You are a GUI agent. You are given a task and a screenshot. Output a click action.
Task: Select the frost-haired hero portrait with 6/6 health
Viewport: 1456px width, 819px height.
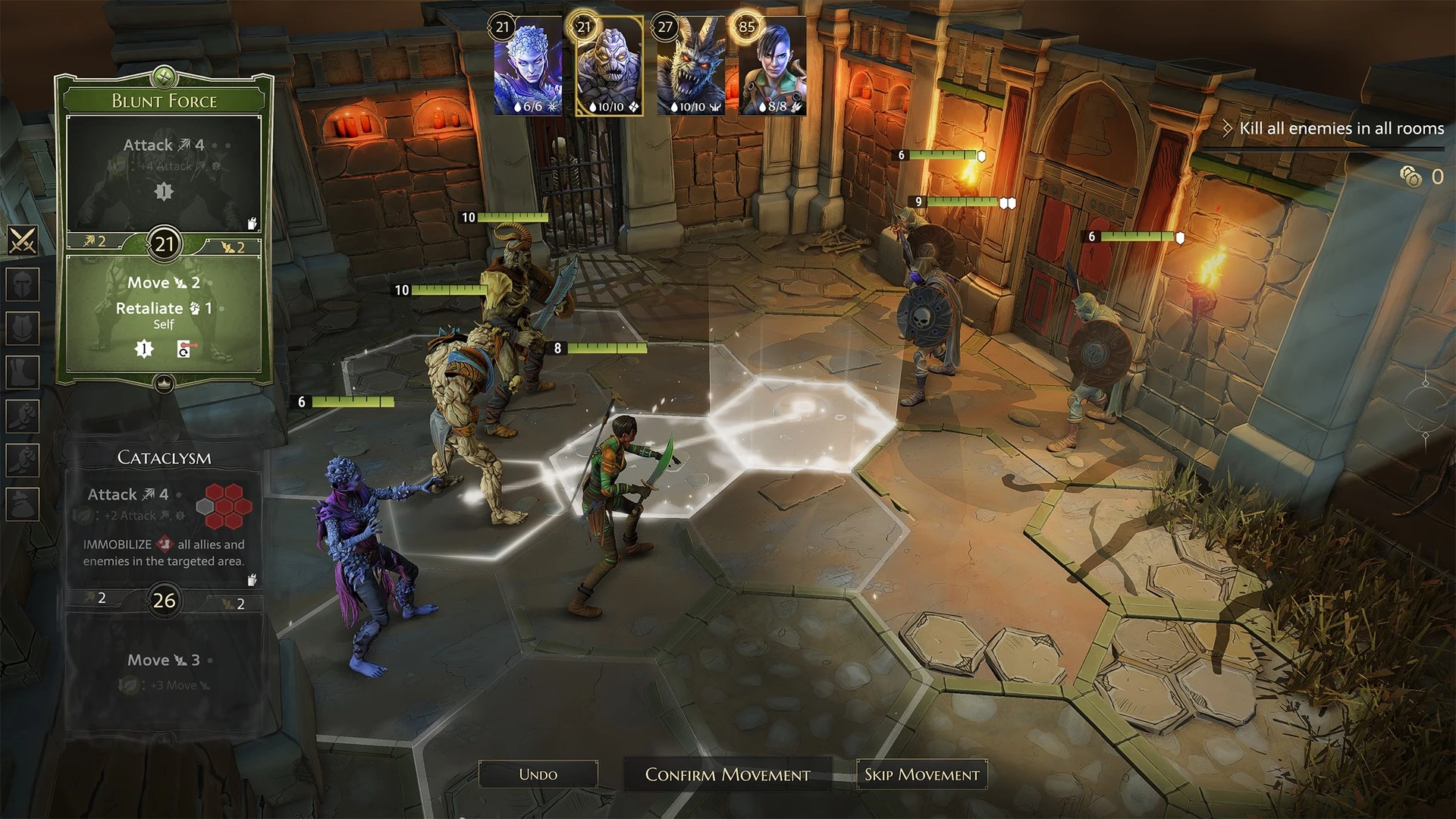(528, 67)
